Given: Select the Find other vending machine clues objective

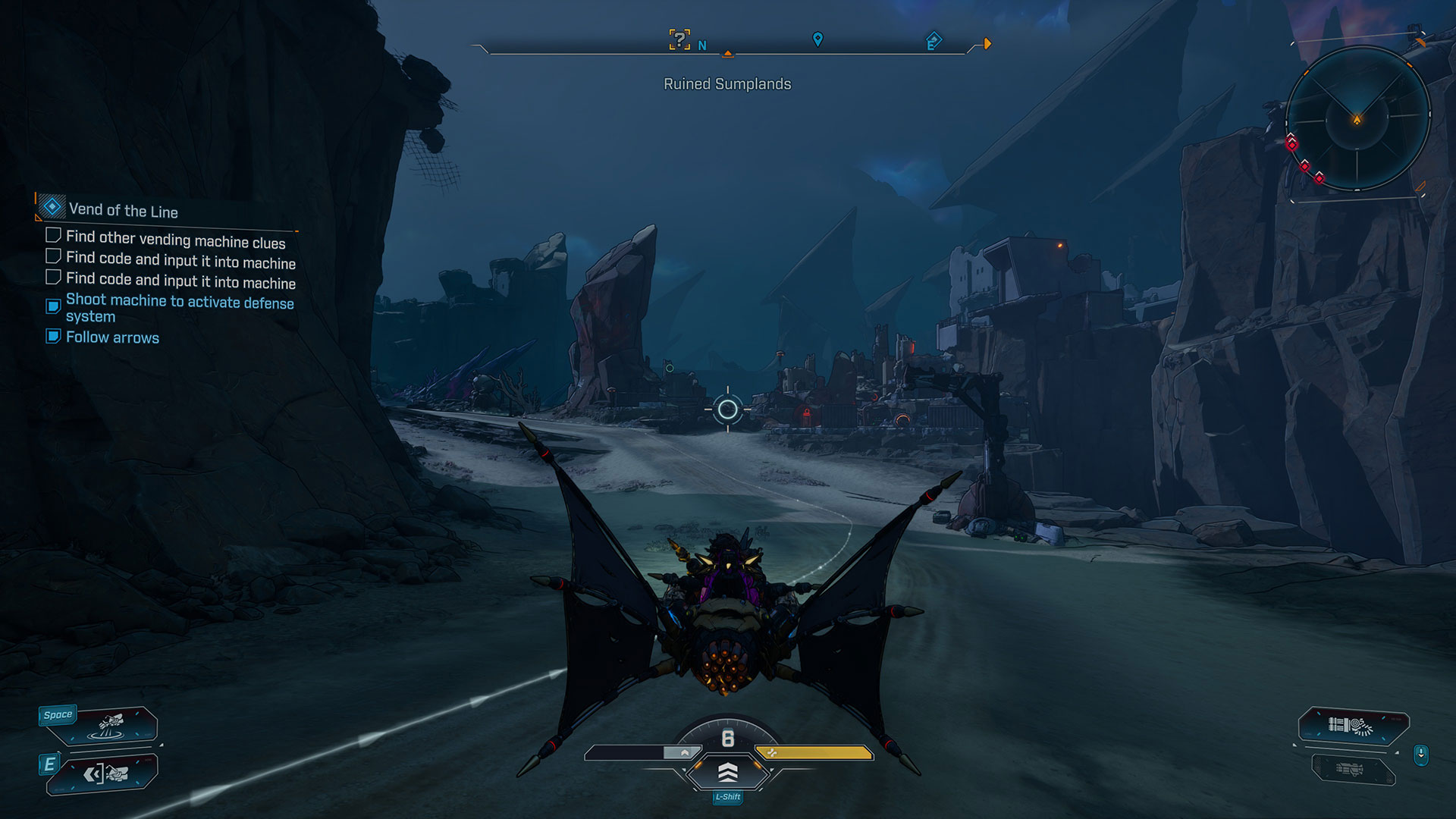Looking at the screenshot, I should (175, 240).
